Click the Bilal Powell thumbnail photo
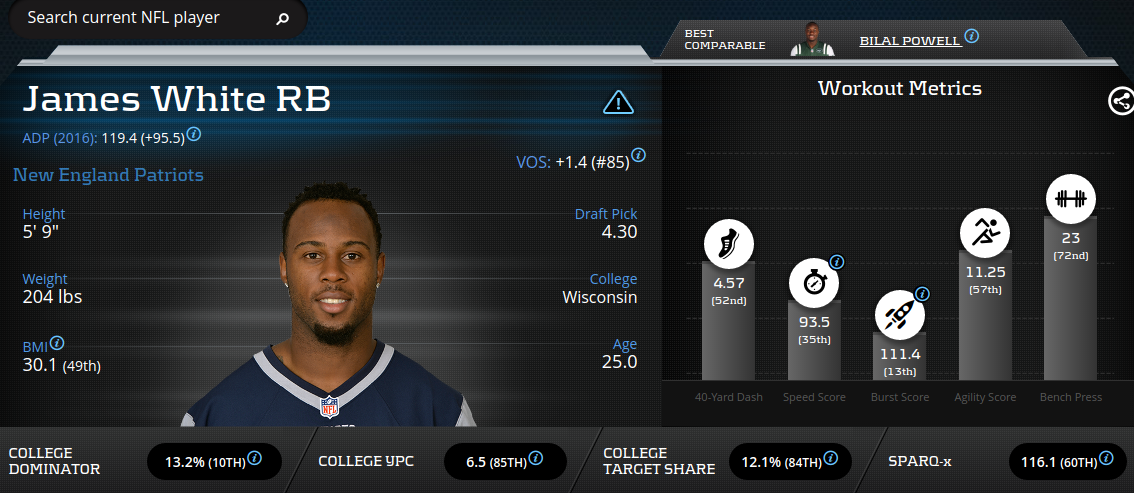This screenshot has height=493, width=1134. click(812, 39)
